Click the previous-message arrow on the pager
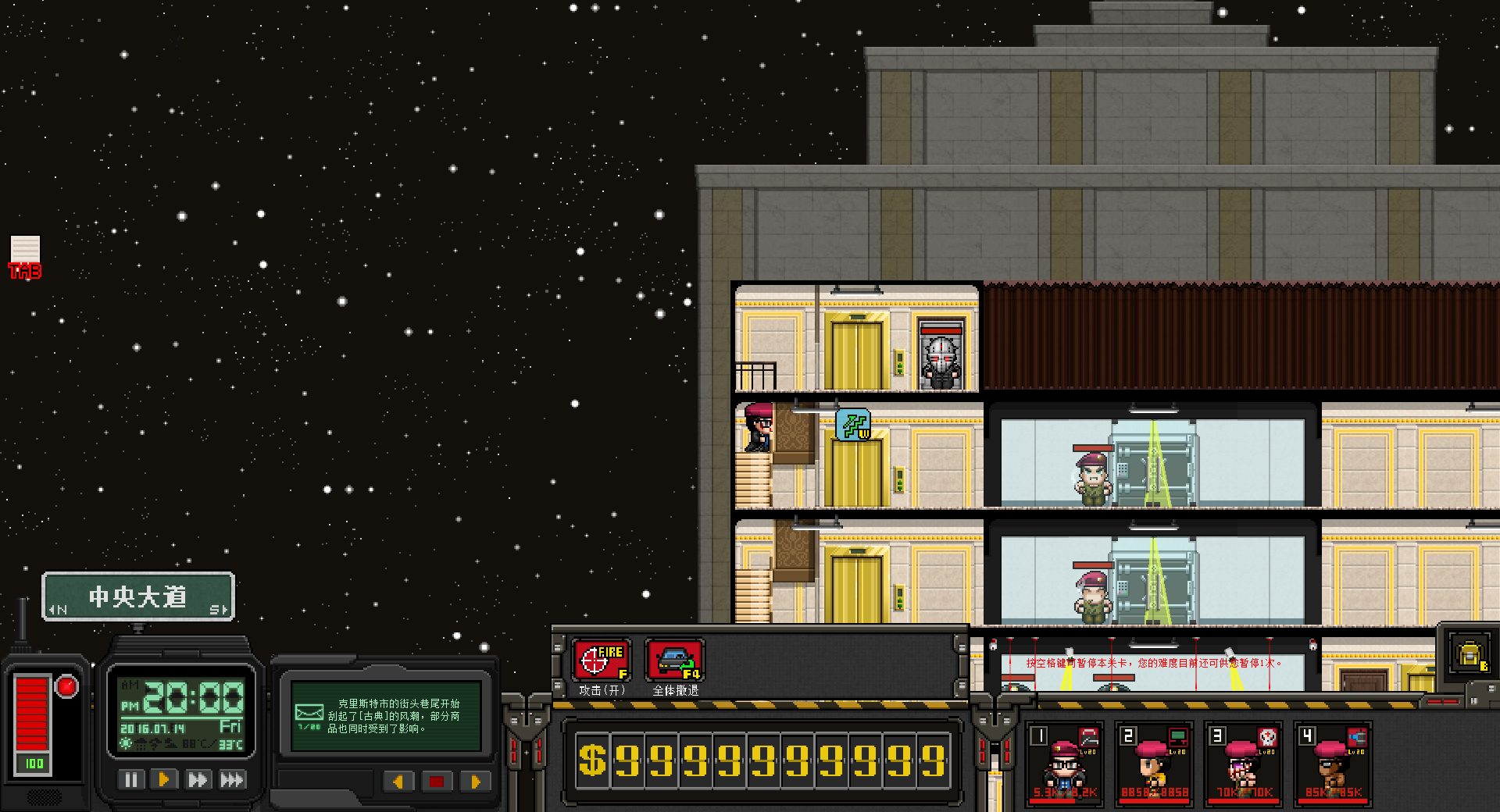 click(x=398, y=782)
